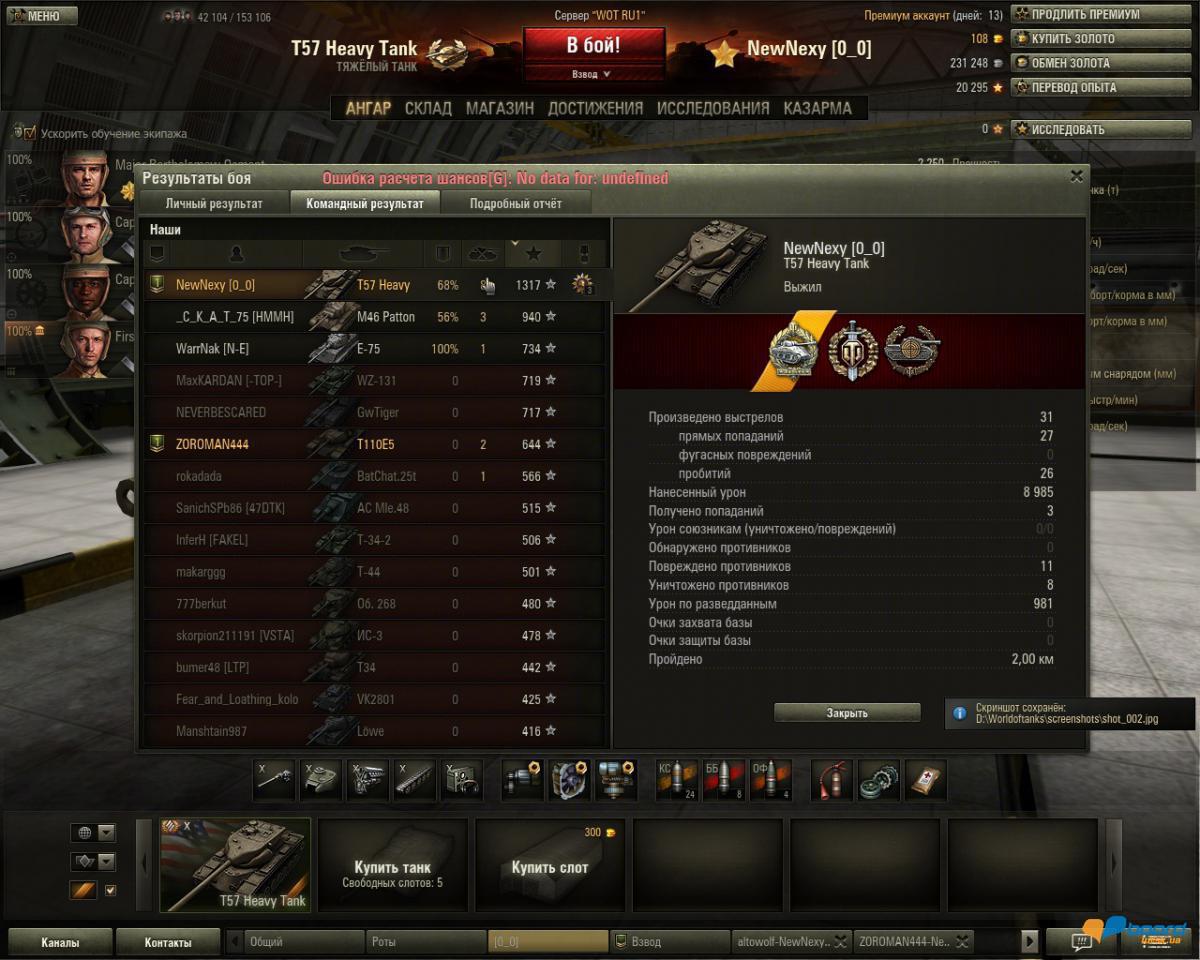The height and width of the screenshot is (960, 1200).
Task: Click the Купить слот tile
Action: (x=549, y=866)
